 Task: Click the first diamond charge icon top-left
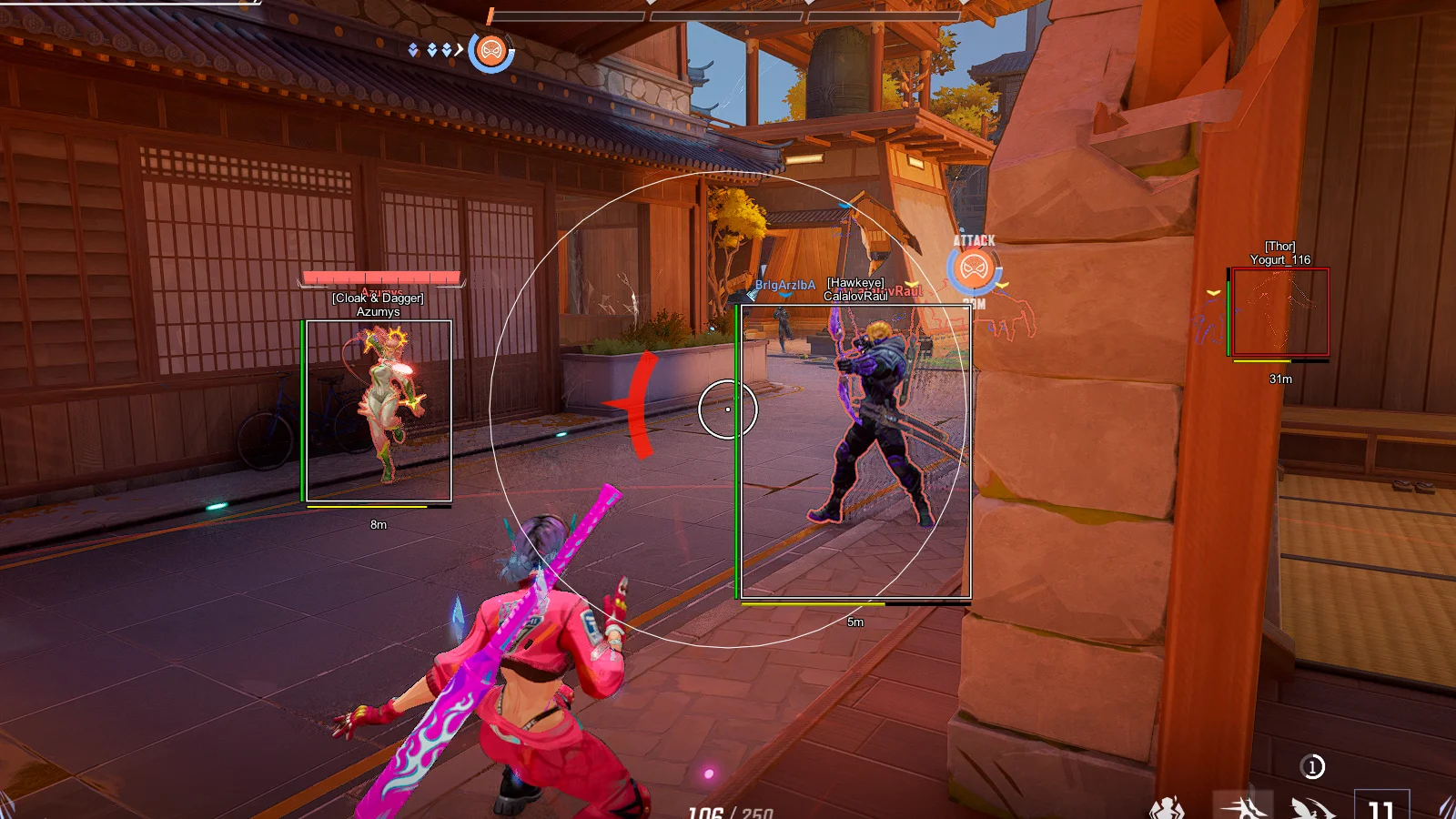(x=413, y=49)
